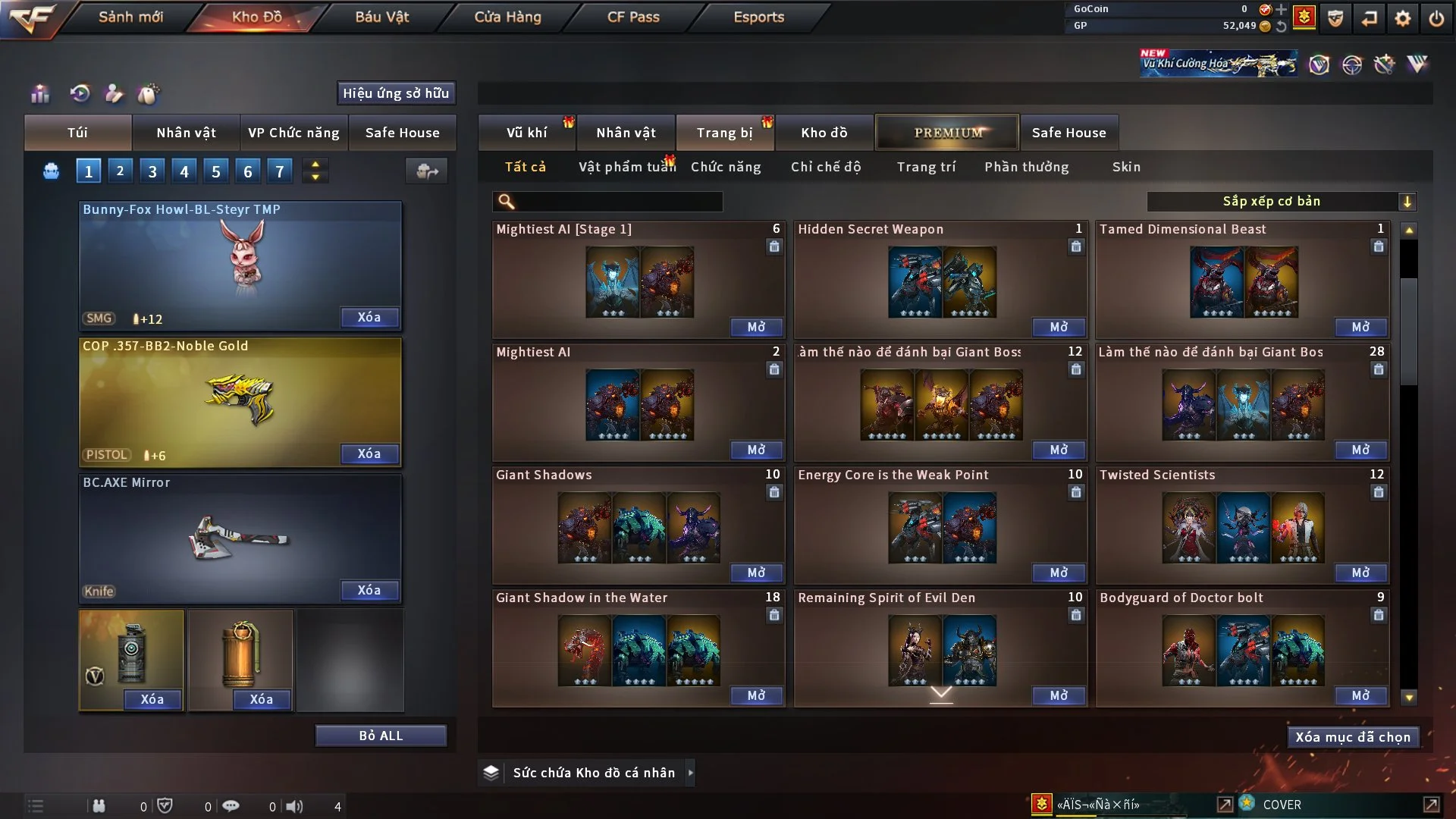
Task: Select the Safe House storage tab
Action: [1068, 133]
